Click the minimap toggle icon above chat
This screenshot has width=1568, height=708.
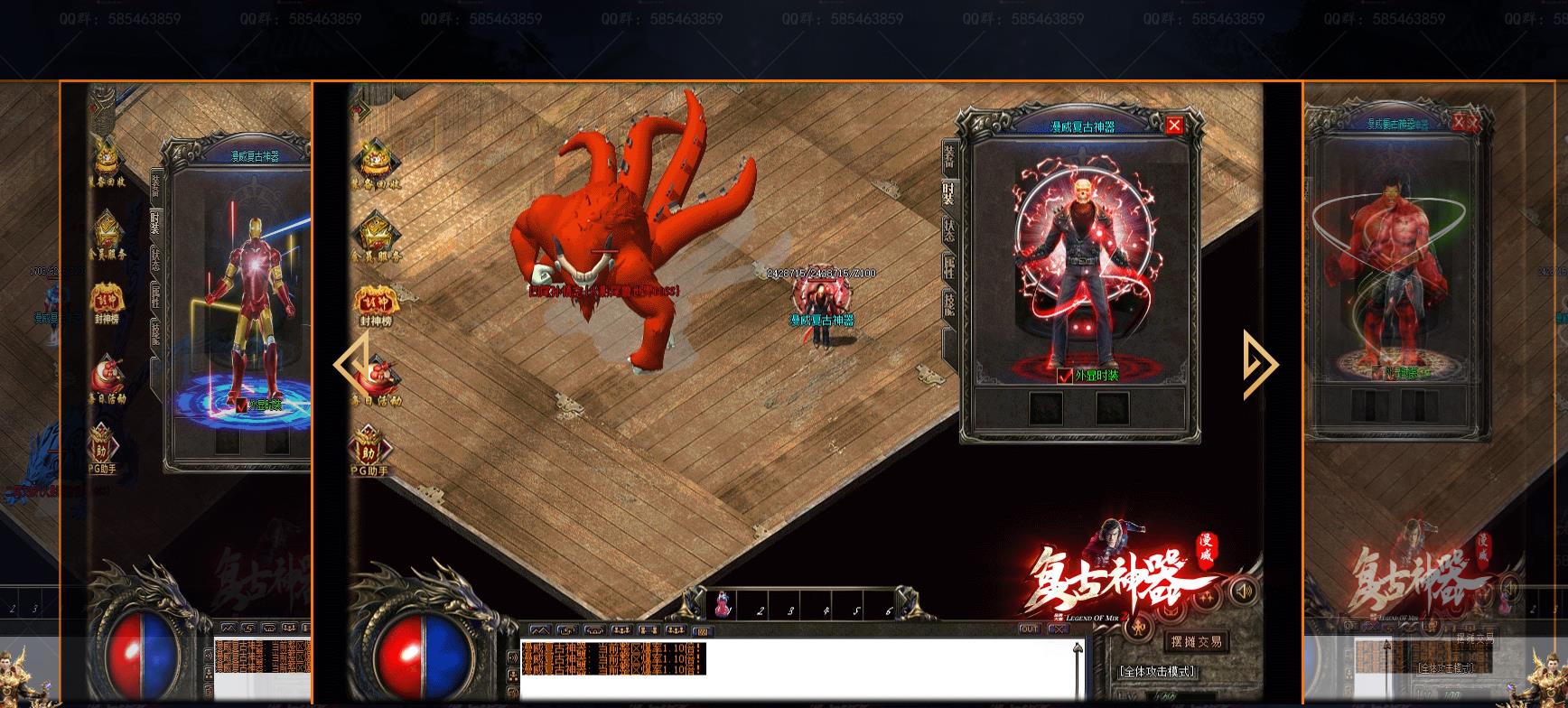click(542, 631)
